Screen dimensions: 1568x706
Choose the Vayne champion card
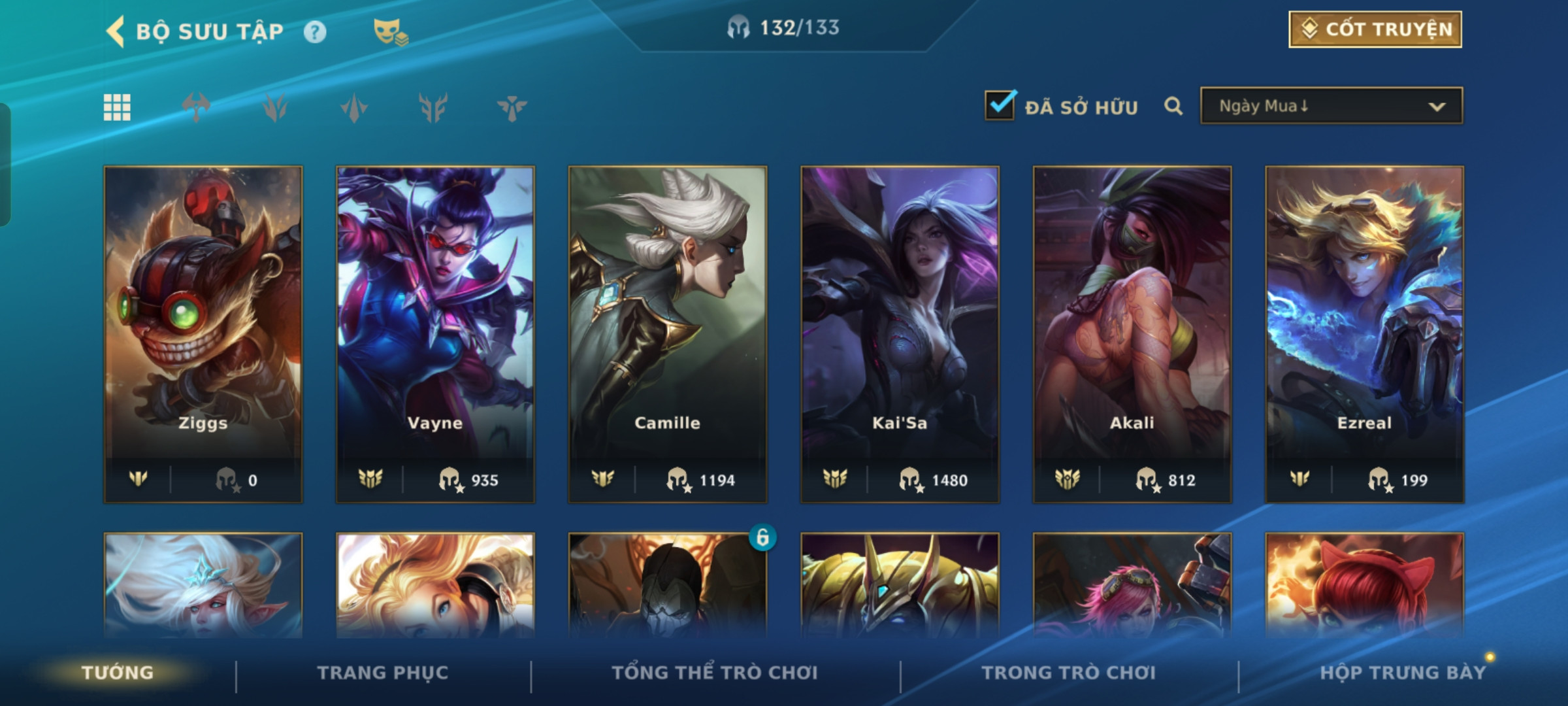pos(435,333)
